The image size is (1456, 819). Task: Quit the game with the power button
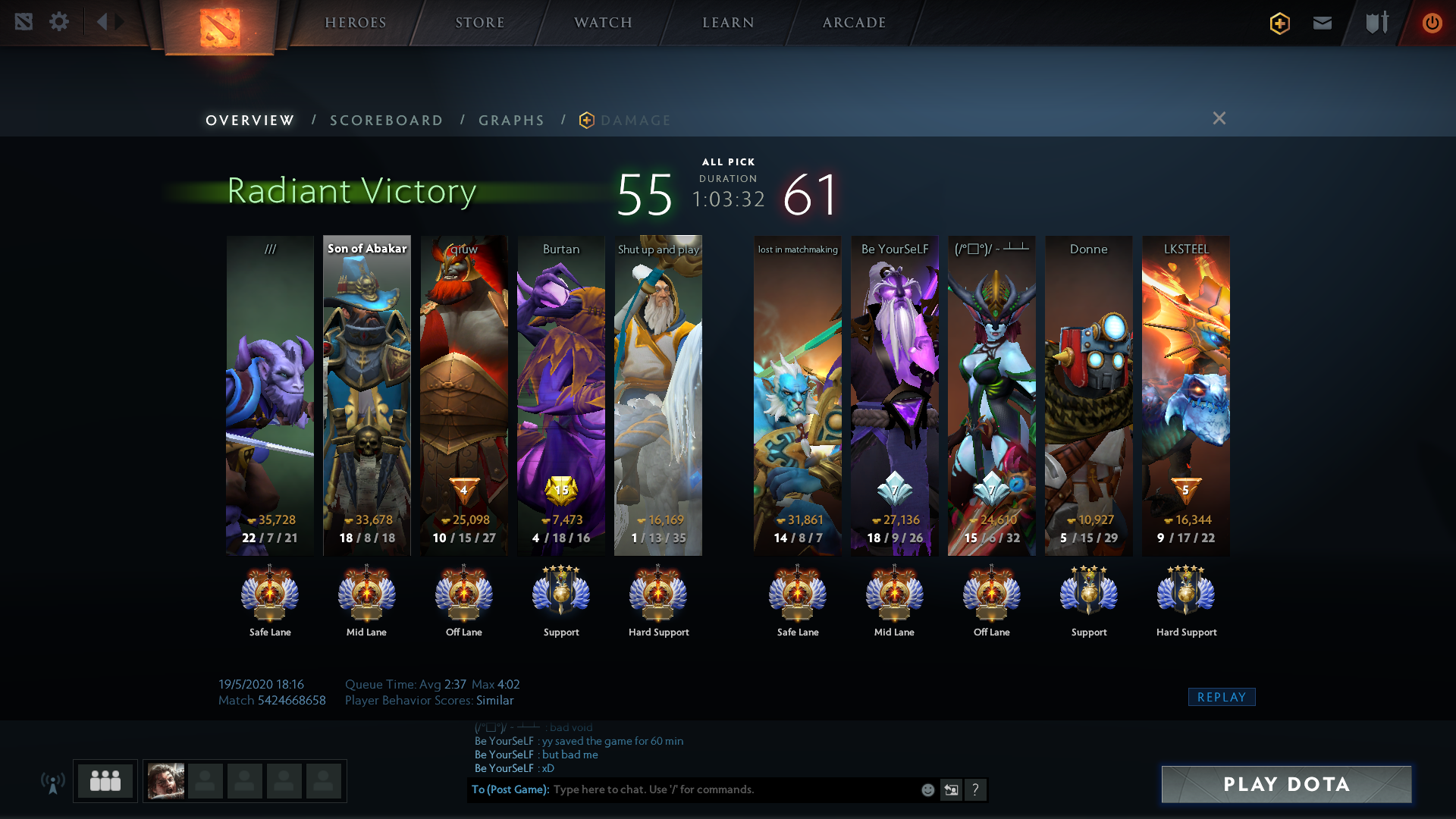1432,23
